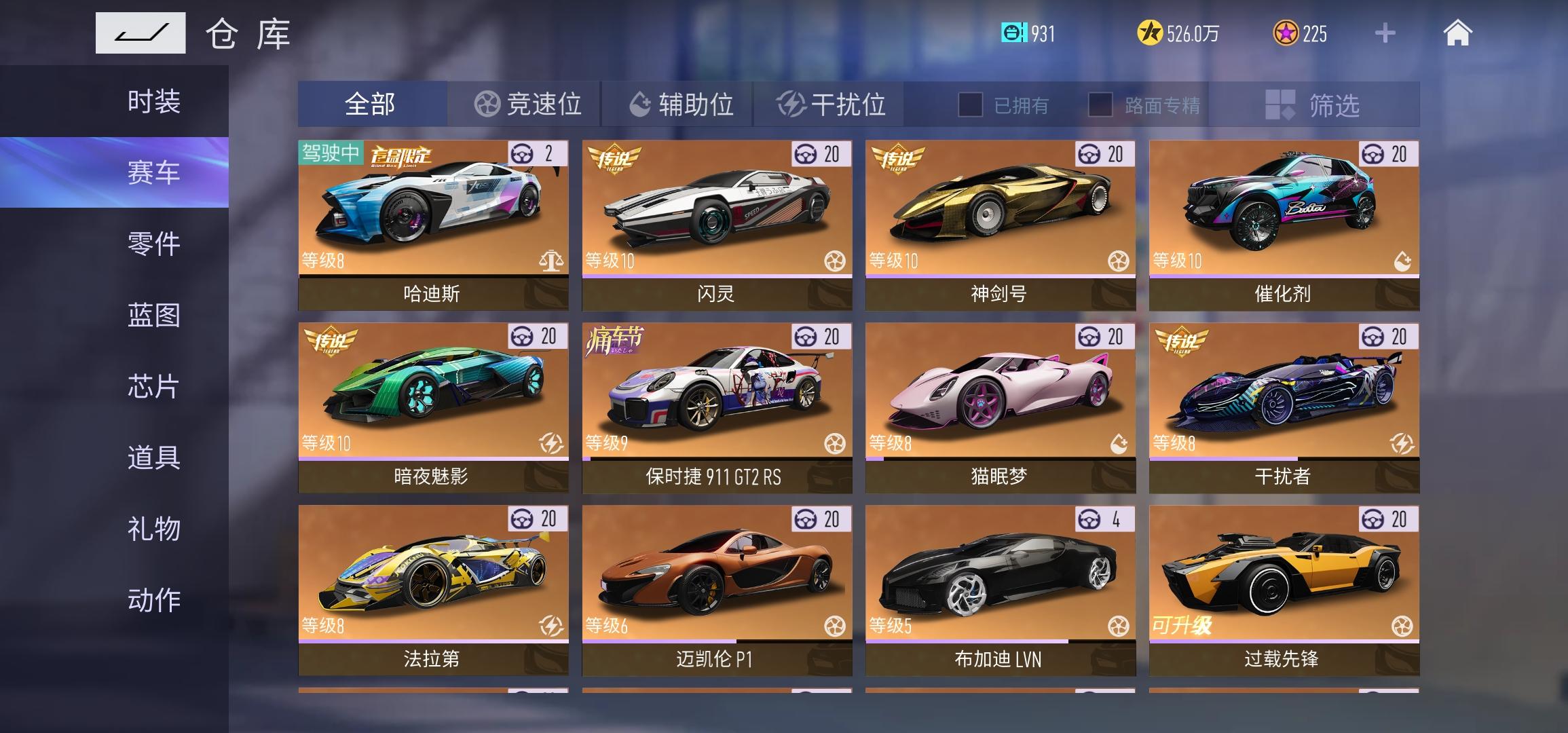Image resolution: width=1568 pixels, height=733 pixels.
Task: Open the plus icon to add currency
Action: pyautogui.click(x=1385, y=33)
